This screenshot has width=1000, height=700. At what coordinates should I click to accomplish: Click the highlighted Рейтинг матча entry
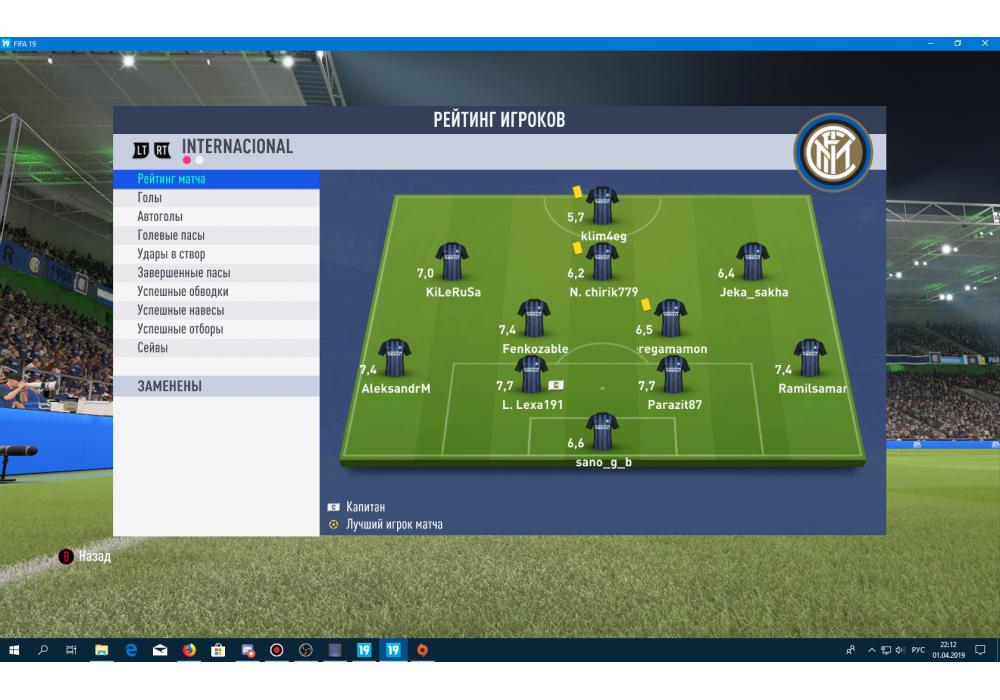coord(171,179)
